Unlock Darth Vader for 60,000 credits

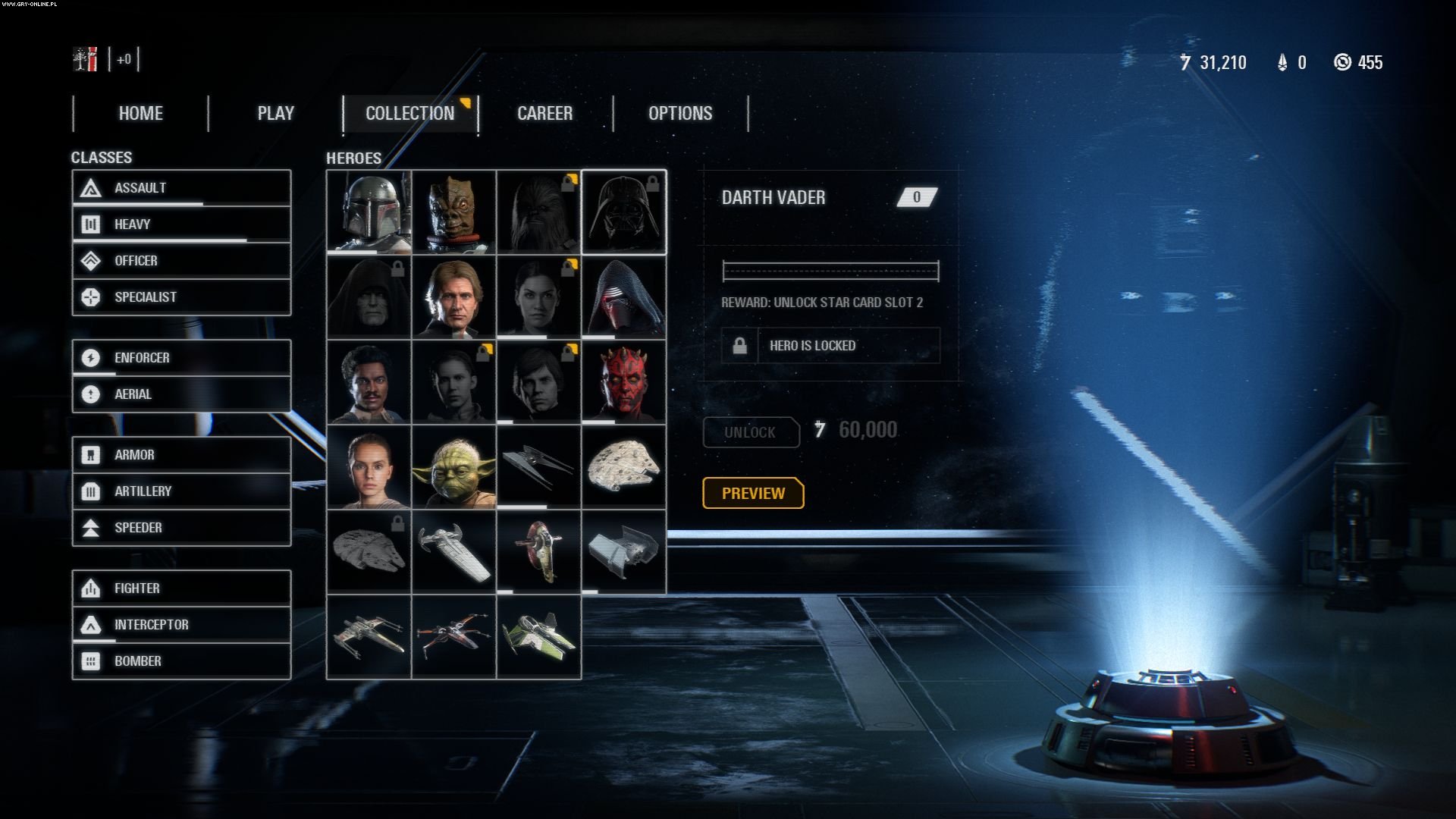tap(751, 432)
